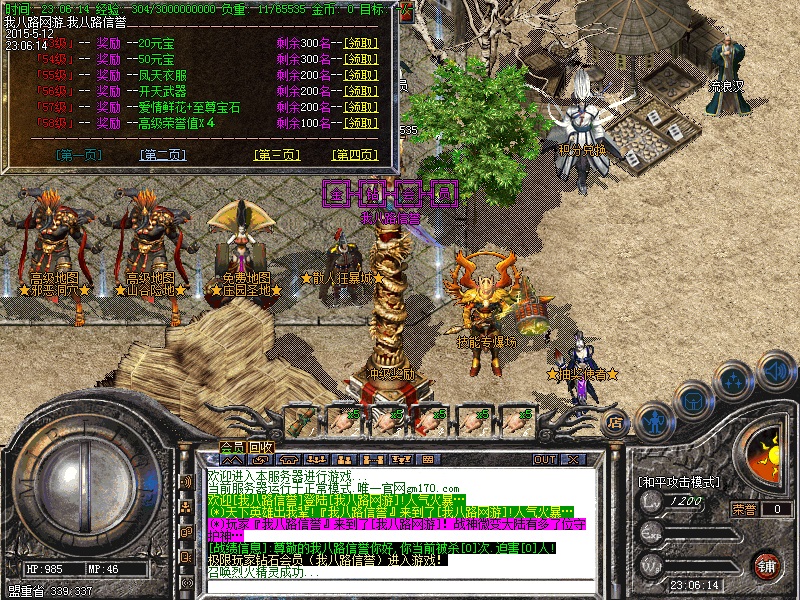Open the 会员 member tab

coord(232,446)
